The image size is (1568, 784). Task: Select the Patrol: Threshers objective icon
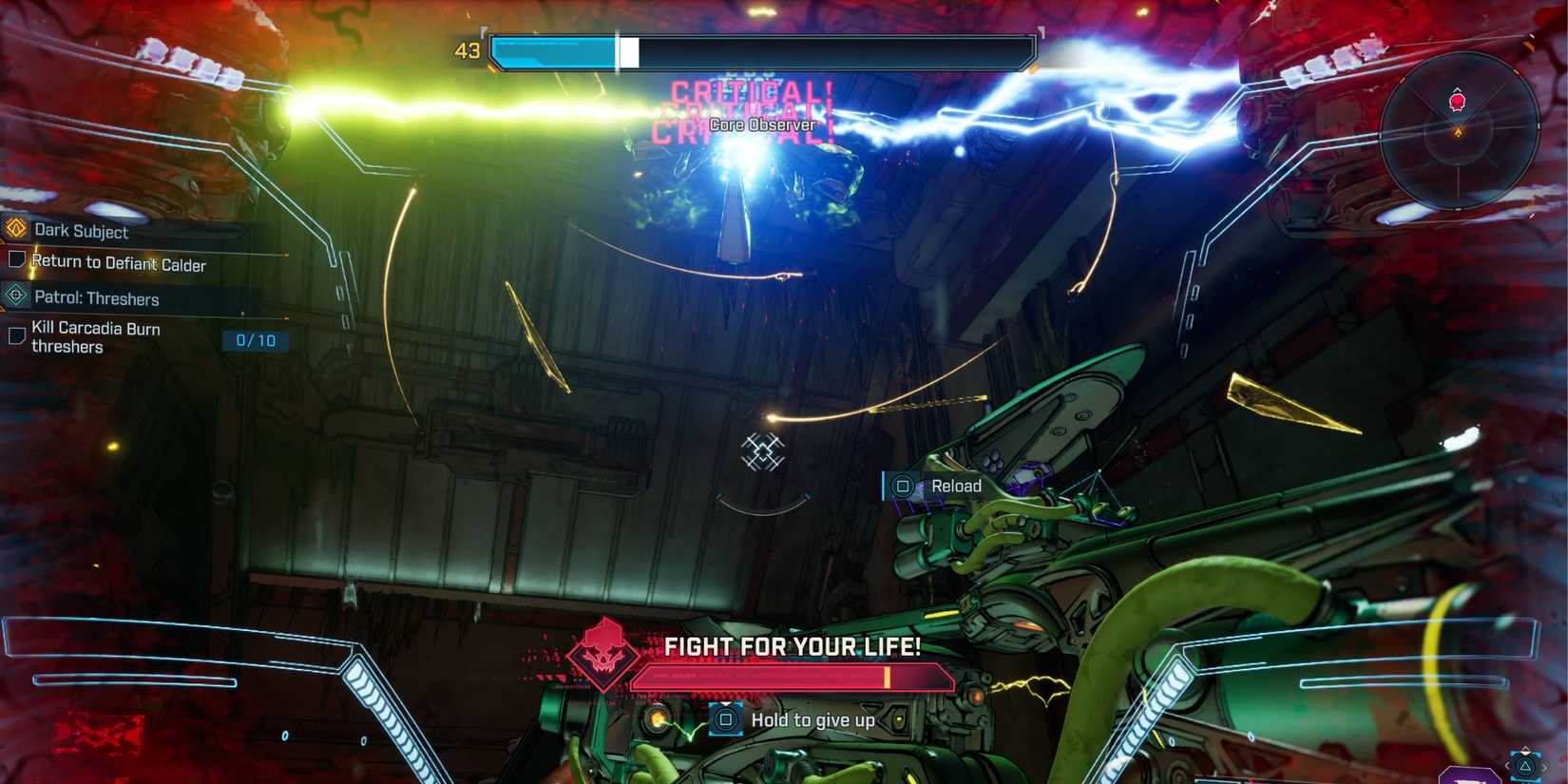(x=14, y=296)
